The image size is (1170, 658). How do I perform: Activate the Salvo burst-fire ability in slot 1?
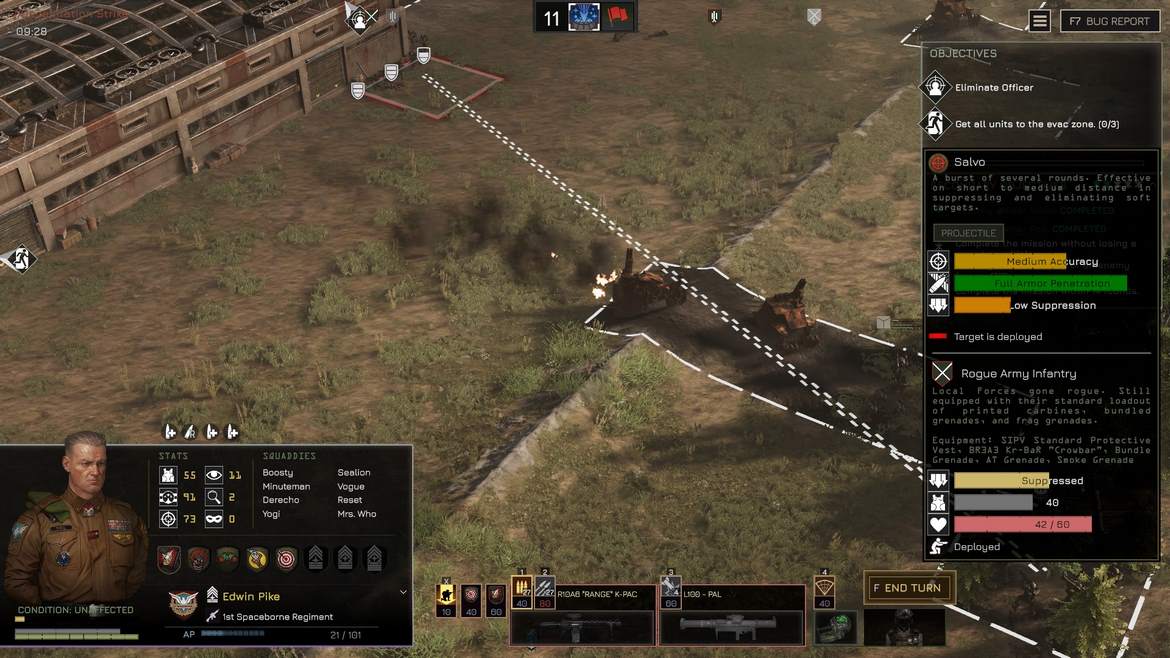click(521, 591)
